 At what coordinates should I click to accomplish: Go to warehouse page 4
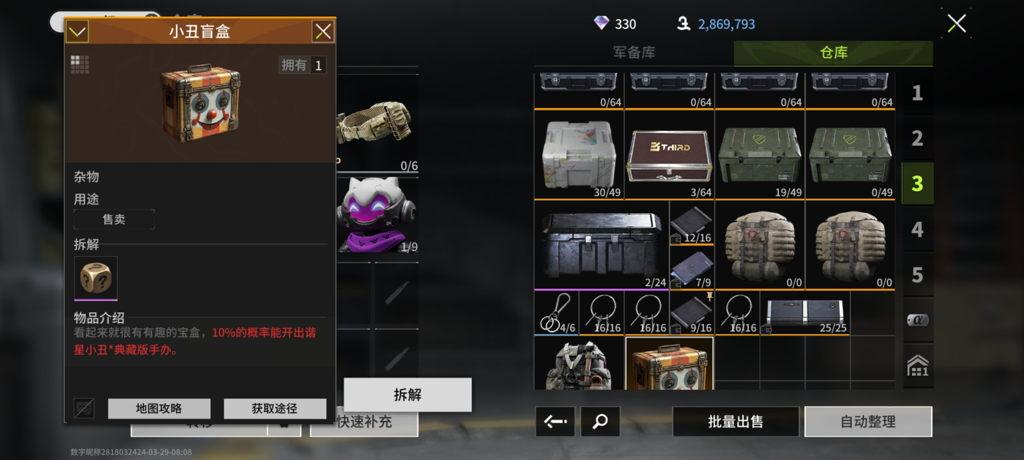tap(917, 229)
